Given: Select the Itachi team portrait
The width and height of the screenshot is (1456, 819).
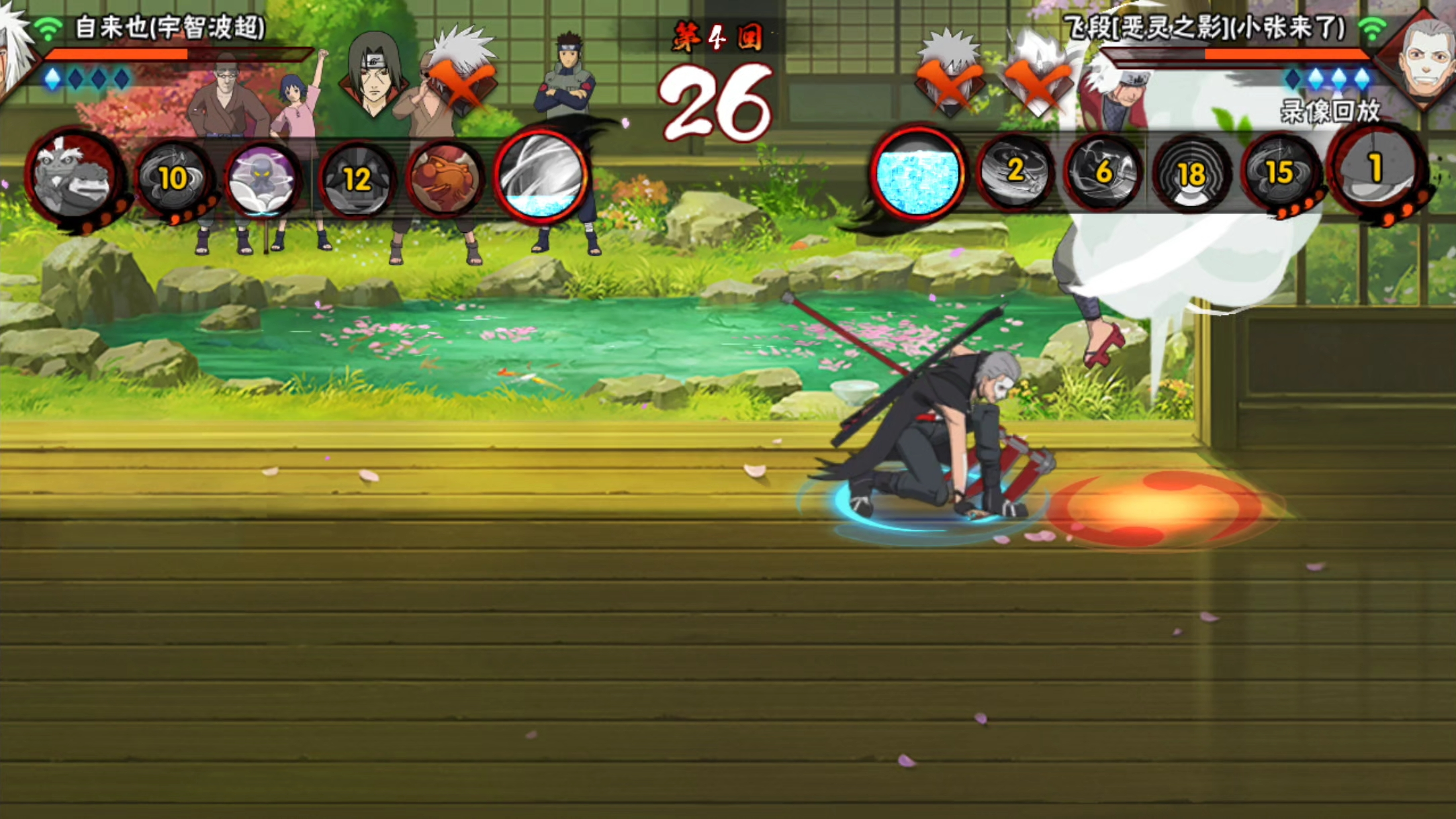Looking at the screenshot, I should point(374,75).
